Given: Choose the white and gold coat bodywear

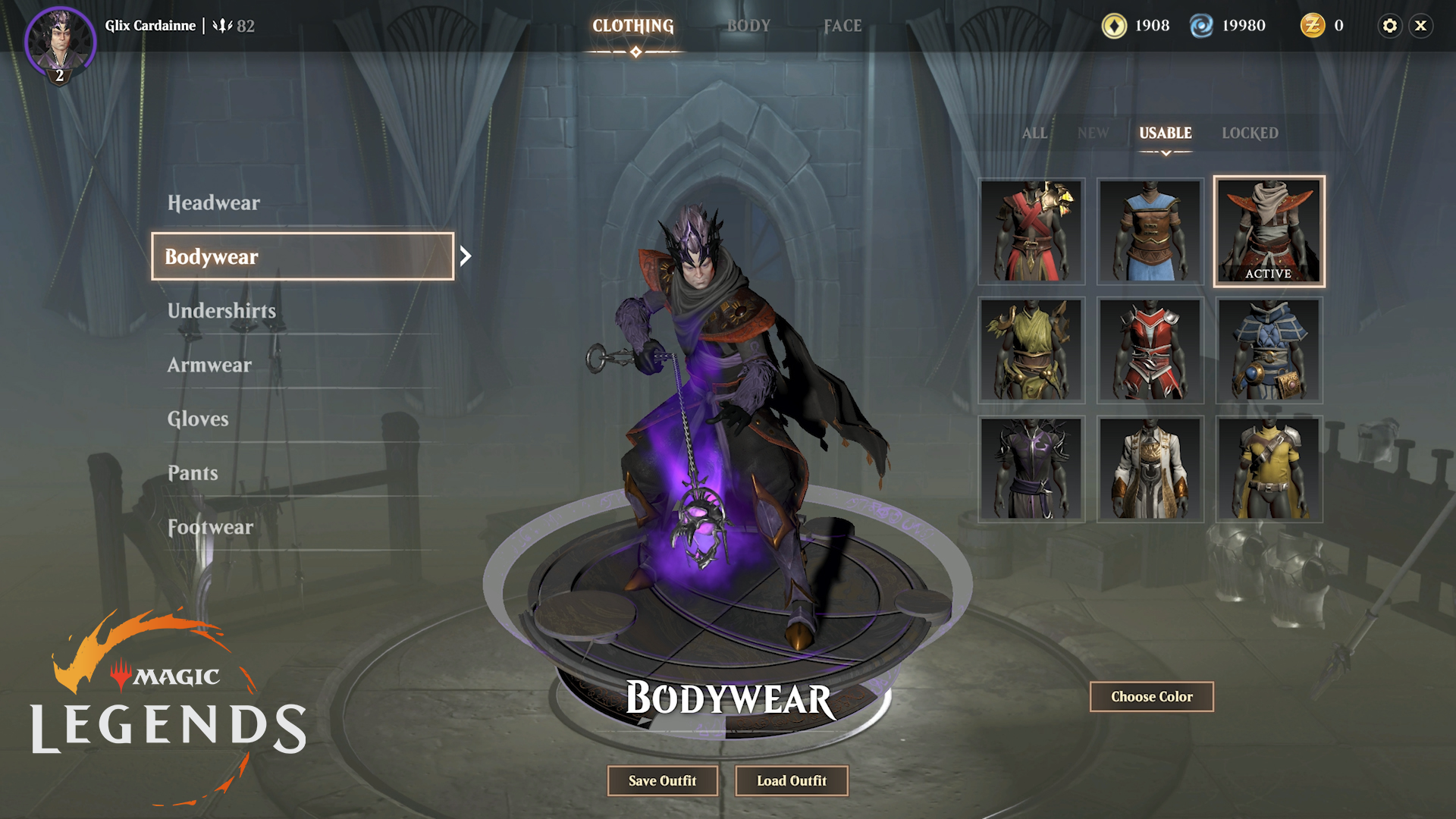Looking at the screenshot, I should (1150, 469).
